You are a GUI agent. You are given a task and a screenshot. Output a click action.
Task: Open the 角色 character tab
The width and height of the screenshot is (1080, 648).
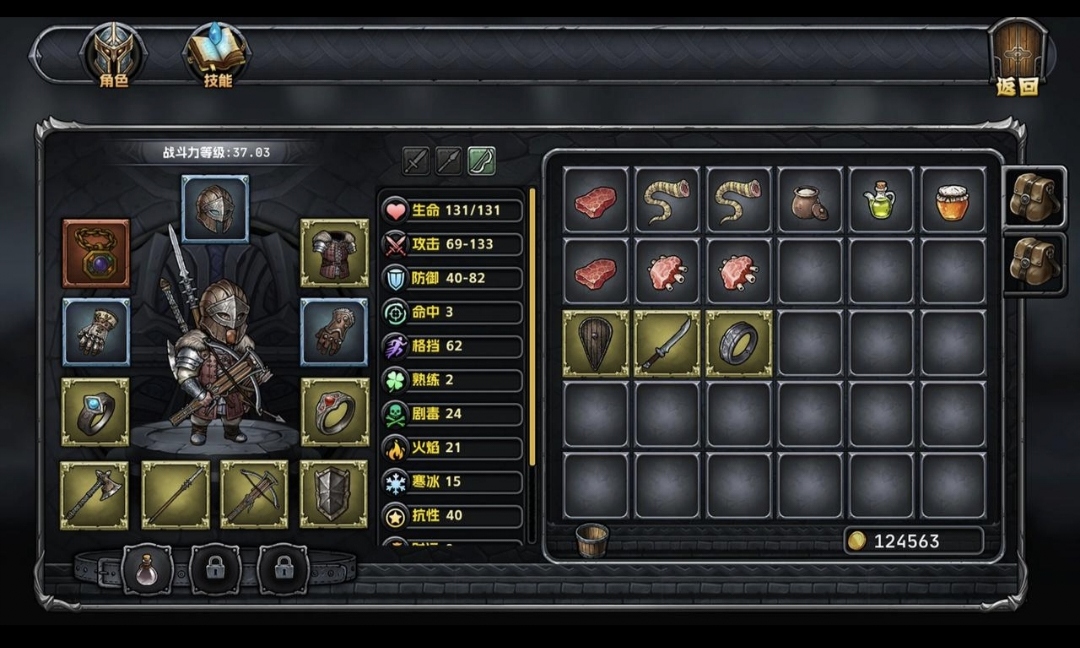point(113,56)
